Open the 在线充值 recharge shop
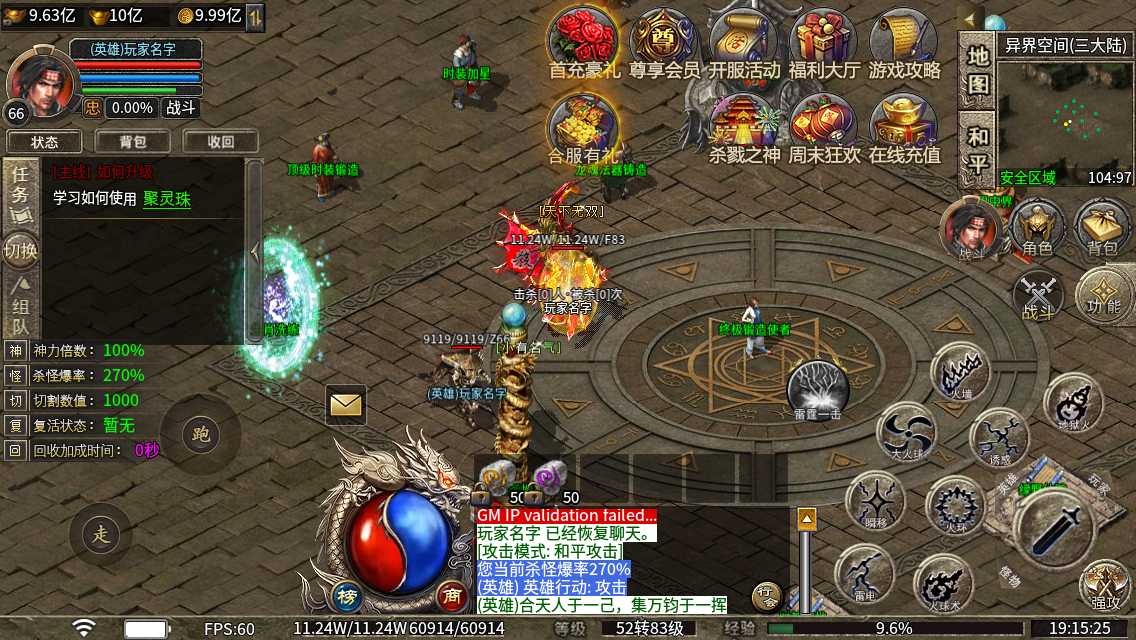Viewport: 1136px width, 640px height. [x=904, y=128]
